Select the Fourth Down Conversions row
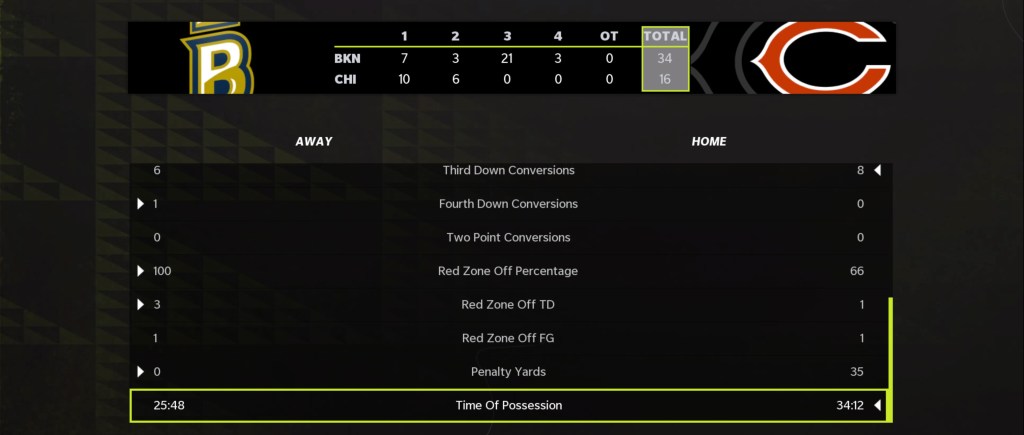The image size is (1024, 435). point(509,204)
